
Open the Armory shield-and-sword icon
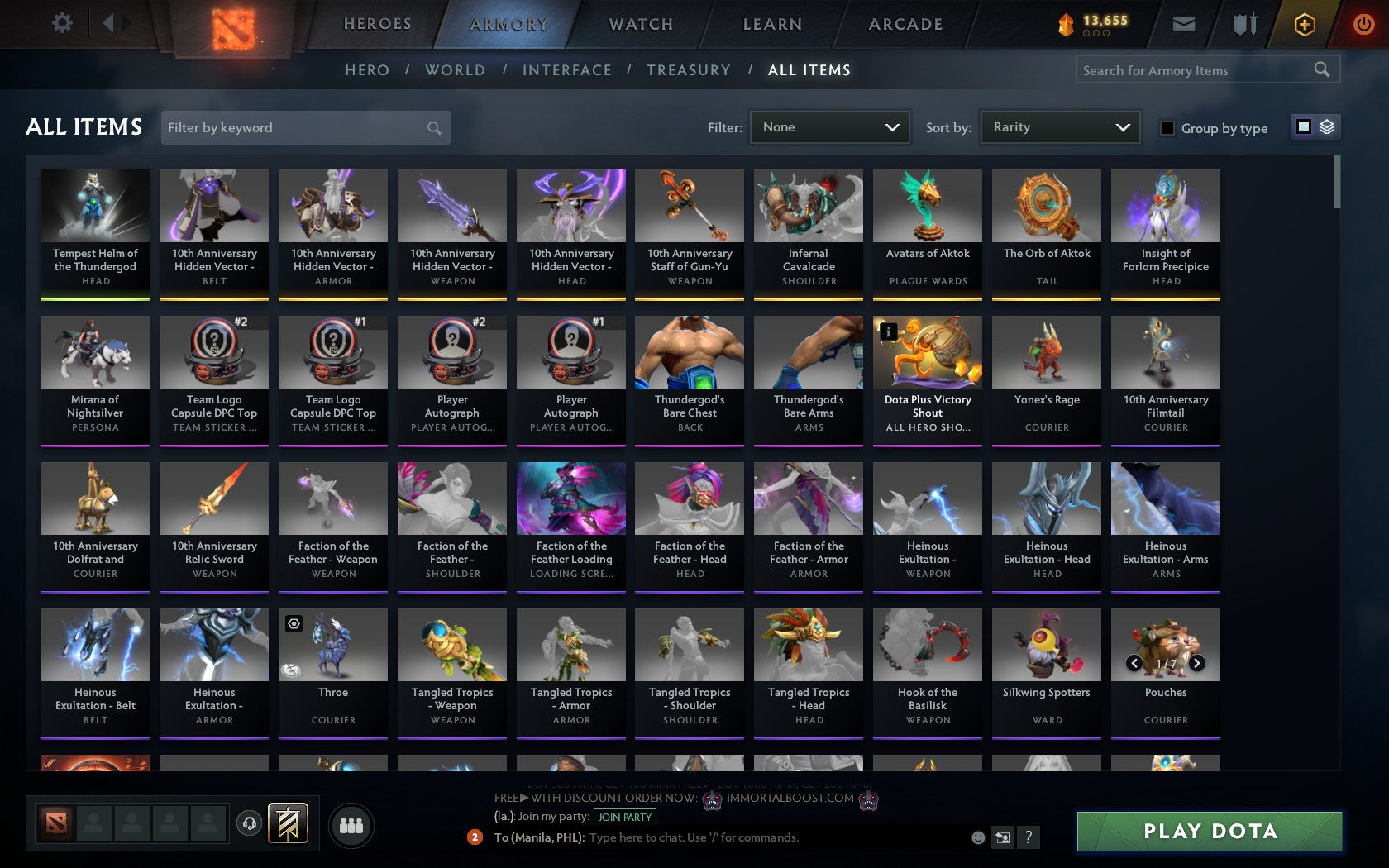[x=1243, y=24]
